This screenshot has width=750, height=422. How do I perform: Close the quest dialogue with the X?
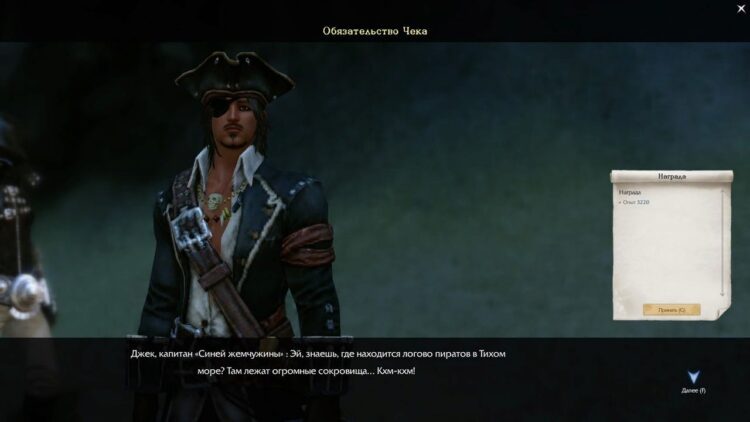point(740,8)
